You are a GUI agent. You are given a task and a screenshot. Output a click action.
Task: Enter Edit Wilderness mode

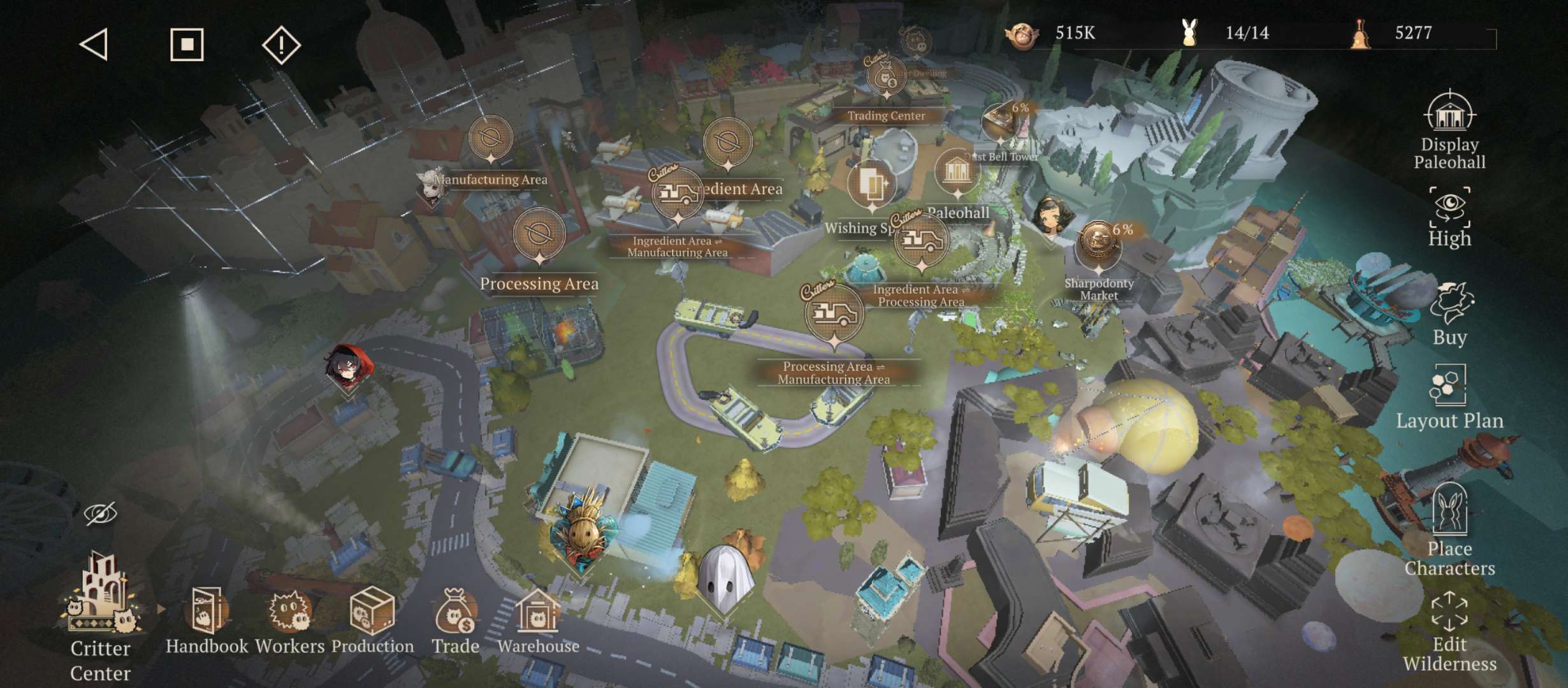(x=1449, y=631)
